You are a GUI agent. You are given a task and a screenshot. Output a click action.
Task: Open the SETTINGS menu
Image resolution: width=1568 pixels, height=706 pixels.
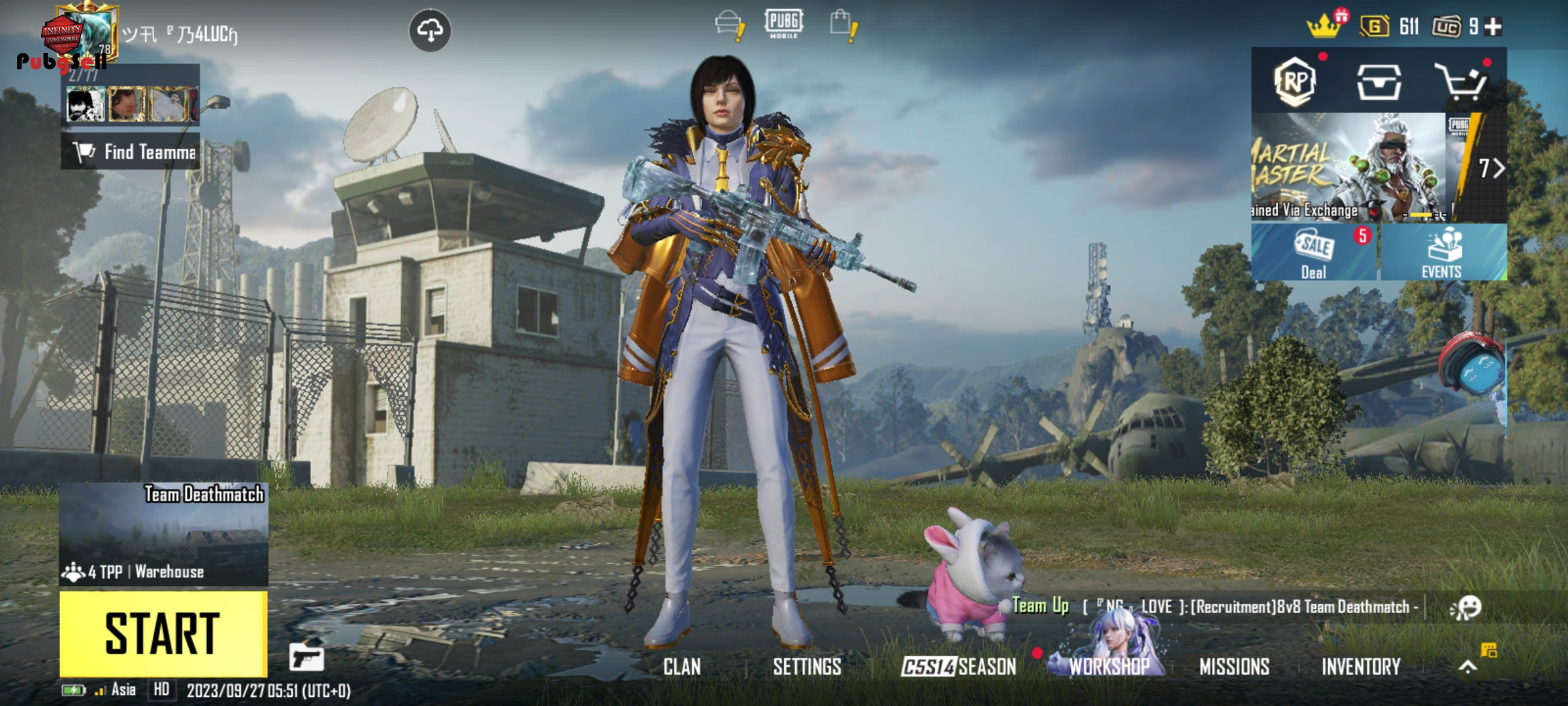click(x=807, y=667)
